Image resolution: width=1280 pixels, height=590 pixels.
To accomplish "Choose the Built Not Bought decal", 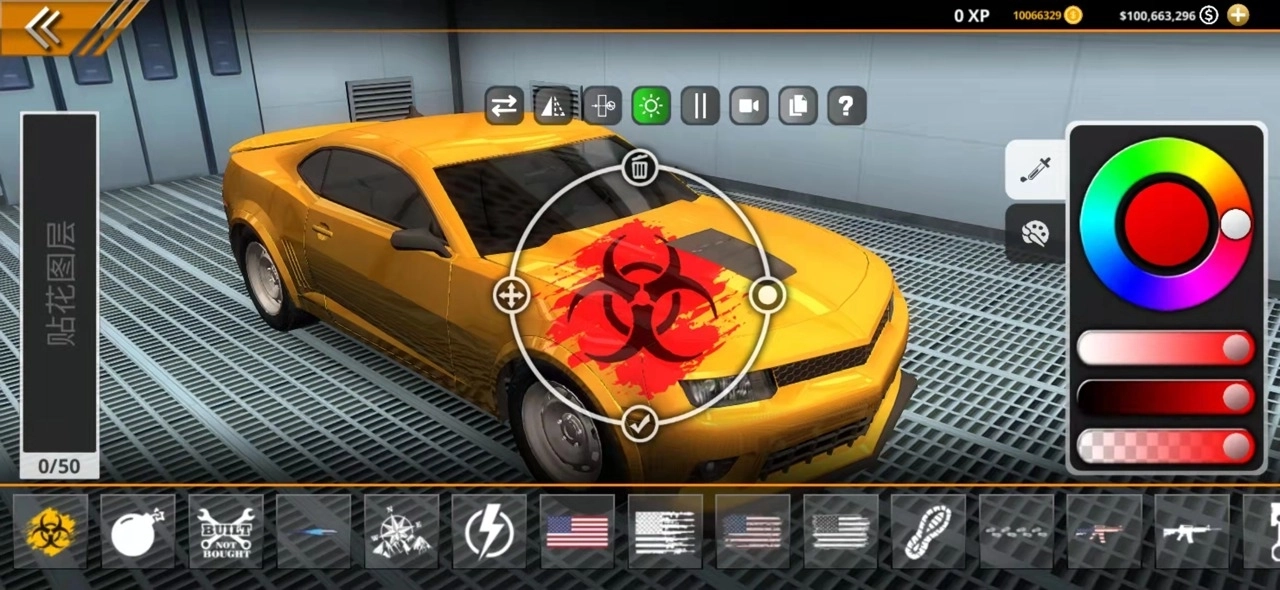I will click(226, 532).
